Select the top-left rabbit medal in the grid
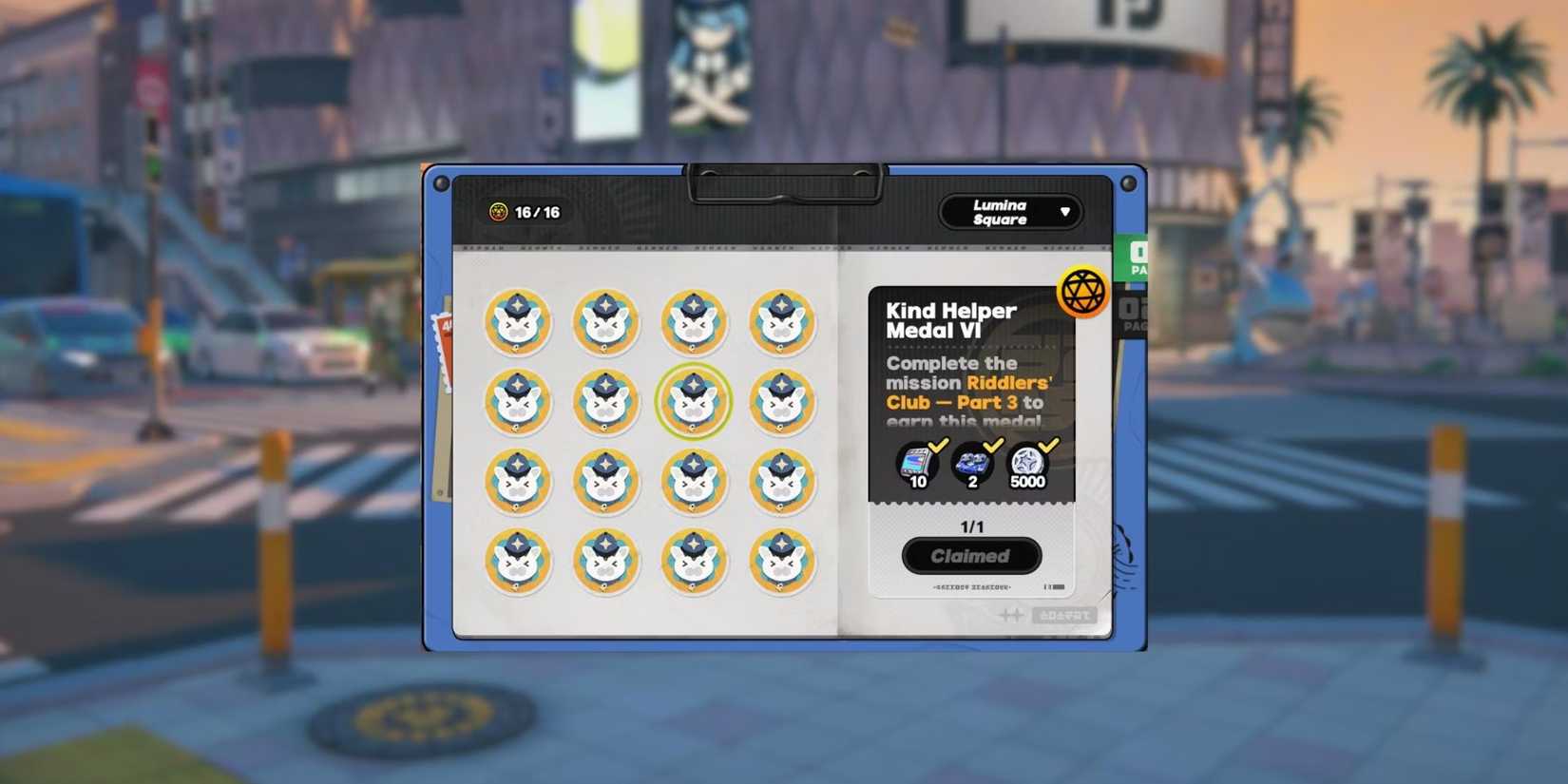The image size is (1568, 784). click(x=518, y=323)
